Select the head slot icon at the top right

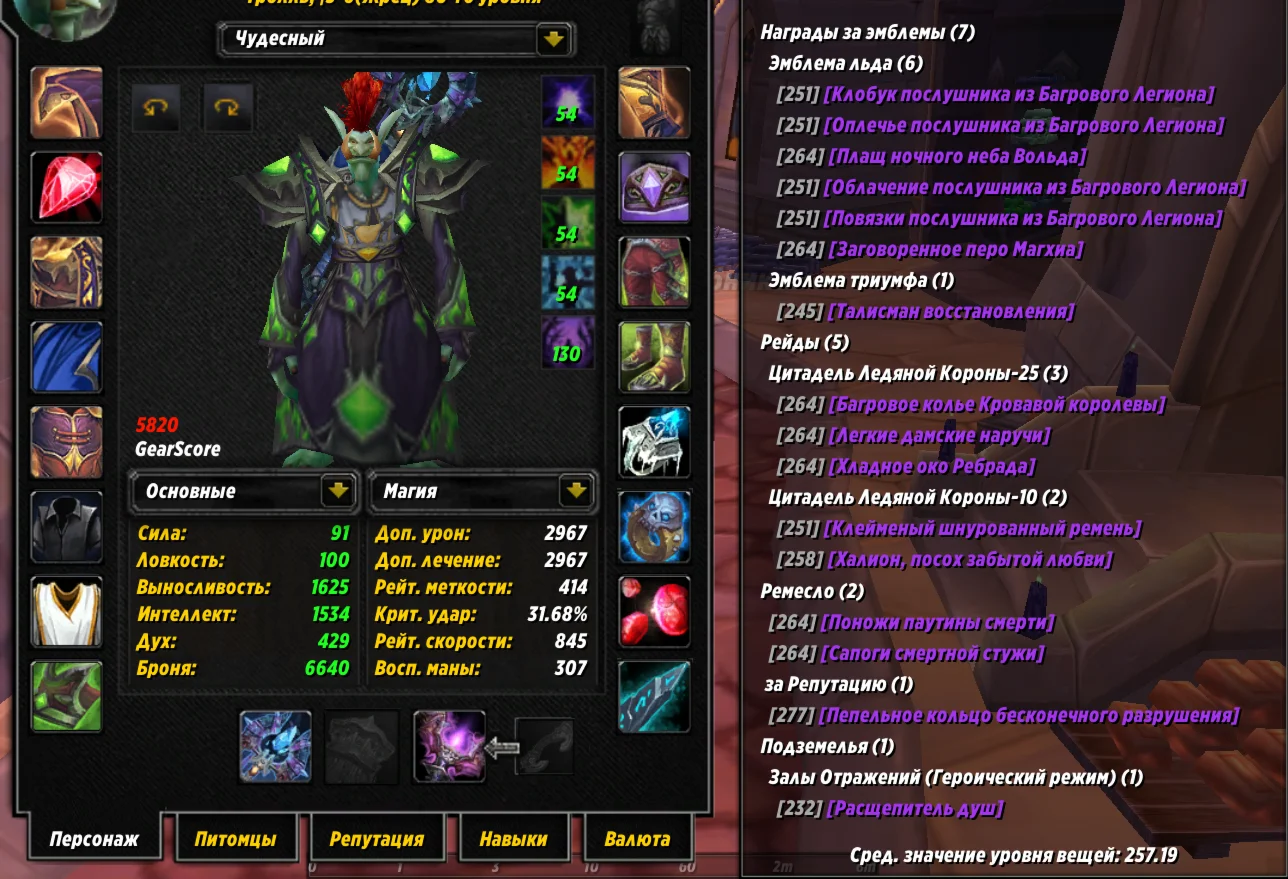tap(656, 101)
